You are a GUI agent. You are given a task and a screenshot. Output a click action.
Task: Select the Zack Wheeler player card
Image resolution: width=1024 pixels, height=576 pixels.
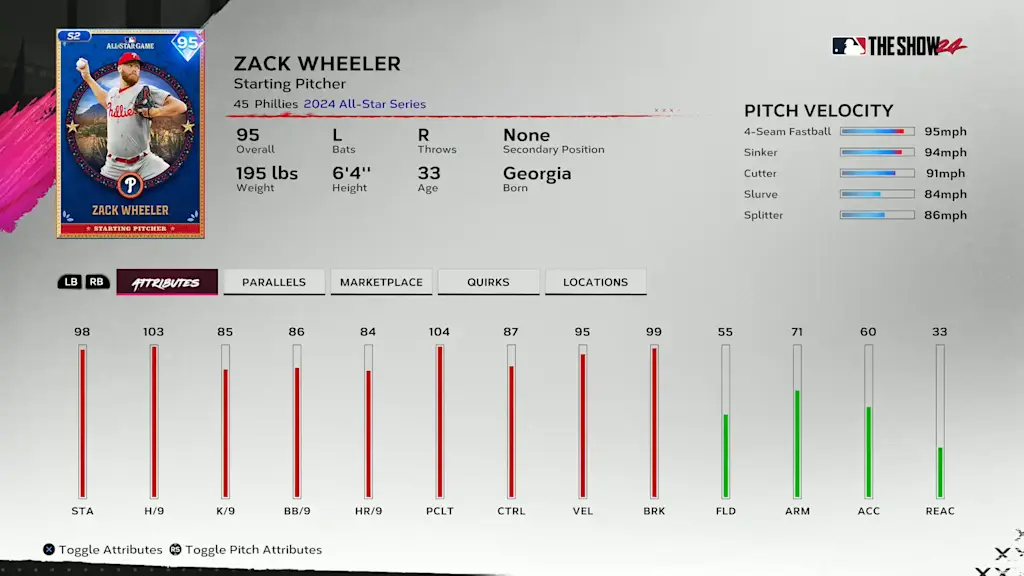130,133
